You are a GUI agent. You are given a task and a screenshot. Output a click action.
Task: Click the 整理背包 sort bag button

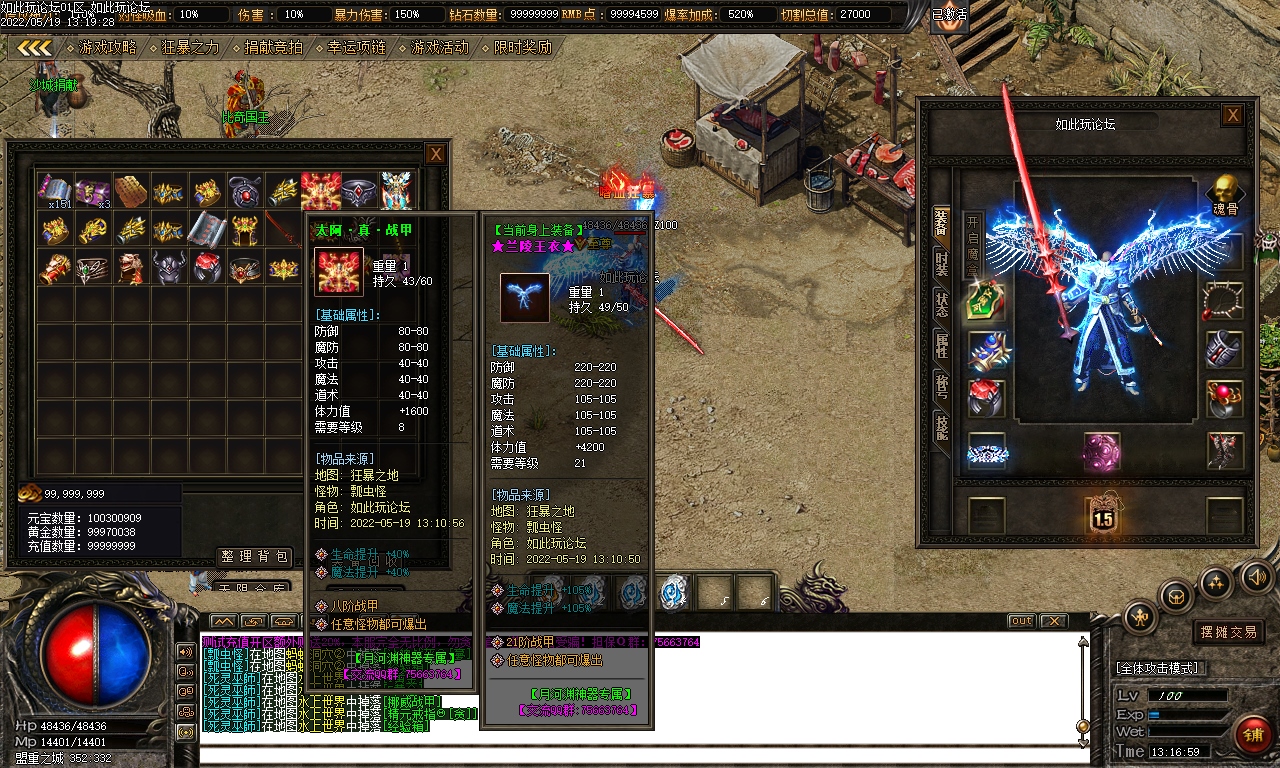pos(255,557)
